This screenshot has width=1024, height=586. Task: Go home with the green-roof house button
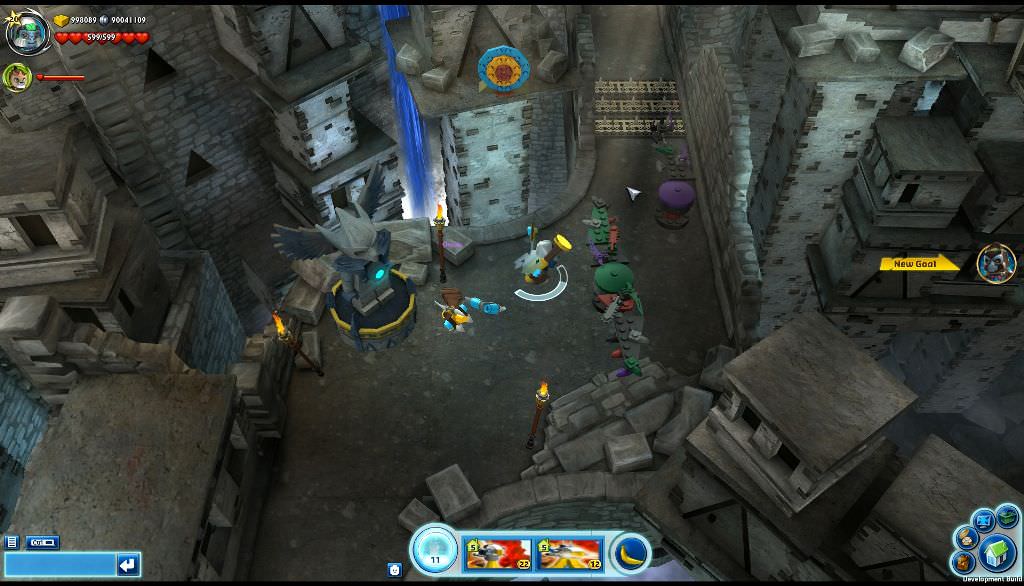(x=996, y=552)
